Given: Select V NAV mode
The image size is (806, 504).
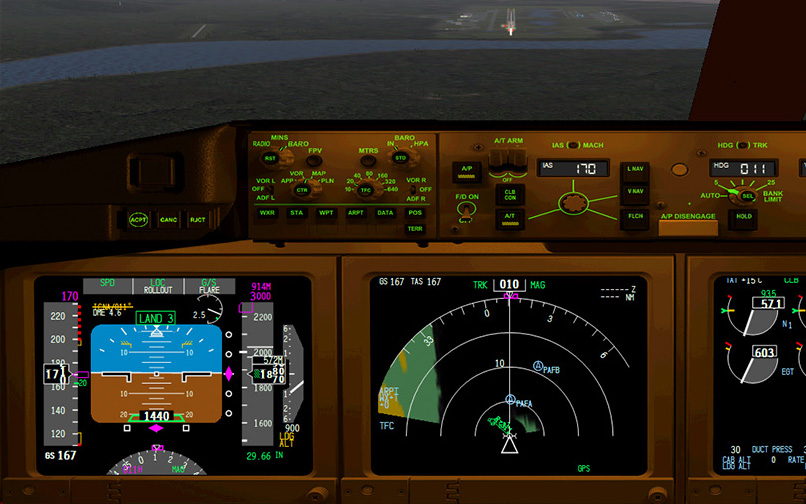Looking at the screenshot, I should click(x=635, y=192).
